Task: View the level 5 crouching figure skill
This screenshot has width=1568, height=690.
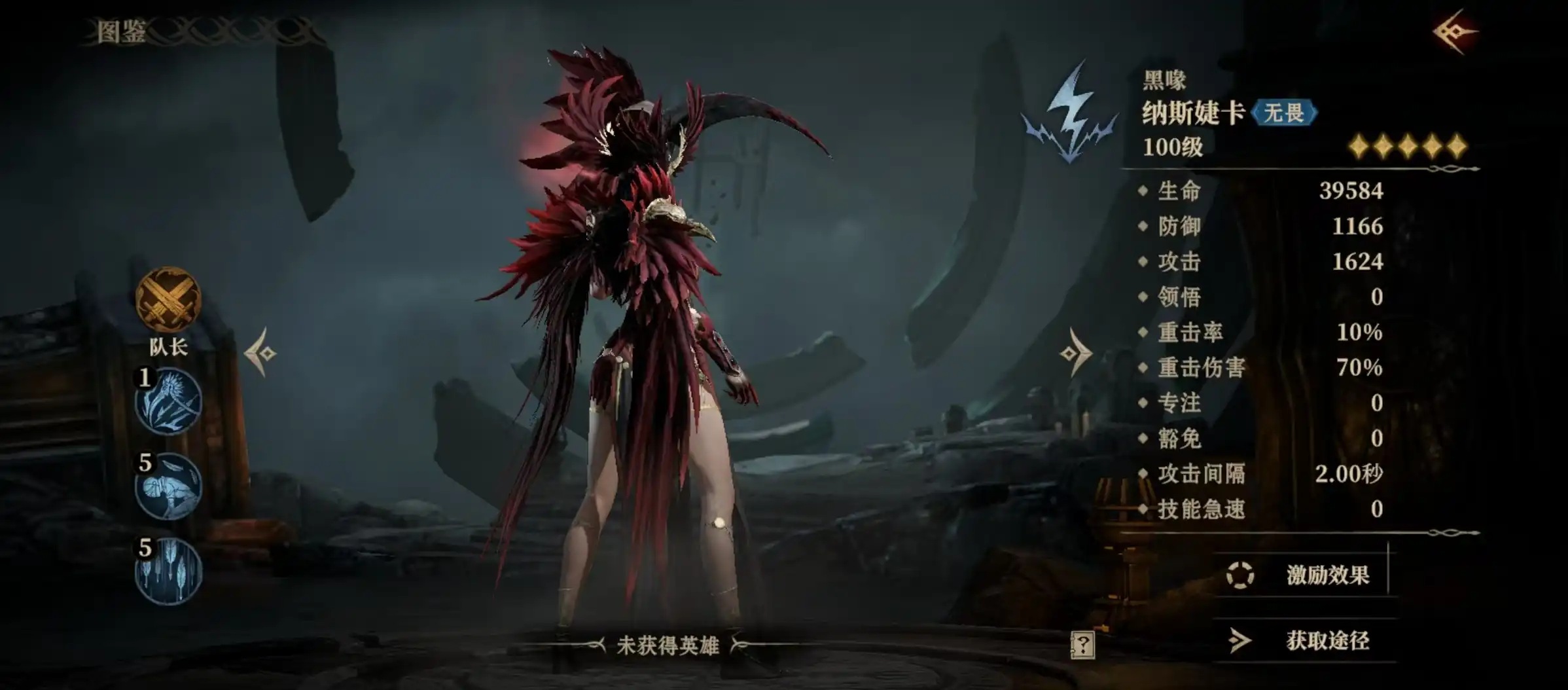Action: point(169,487)
